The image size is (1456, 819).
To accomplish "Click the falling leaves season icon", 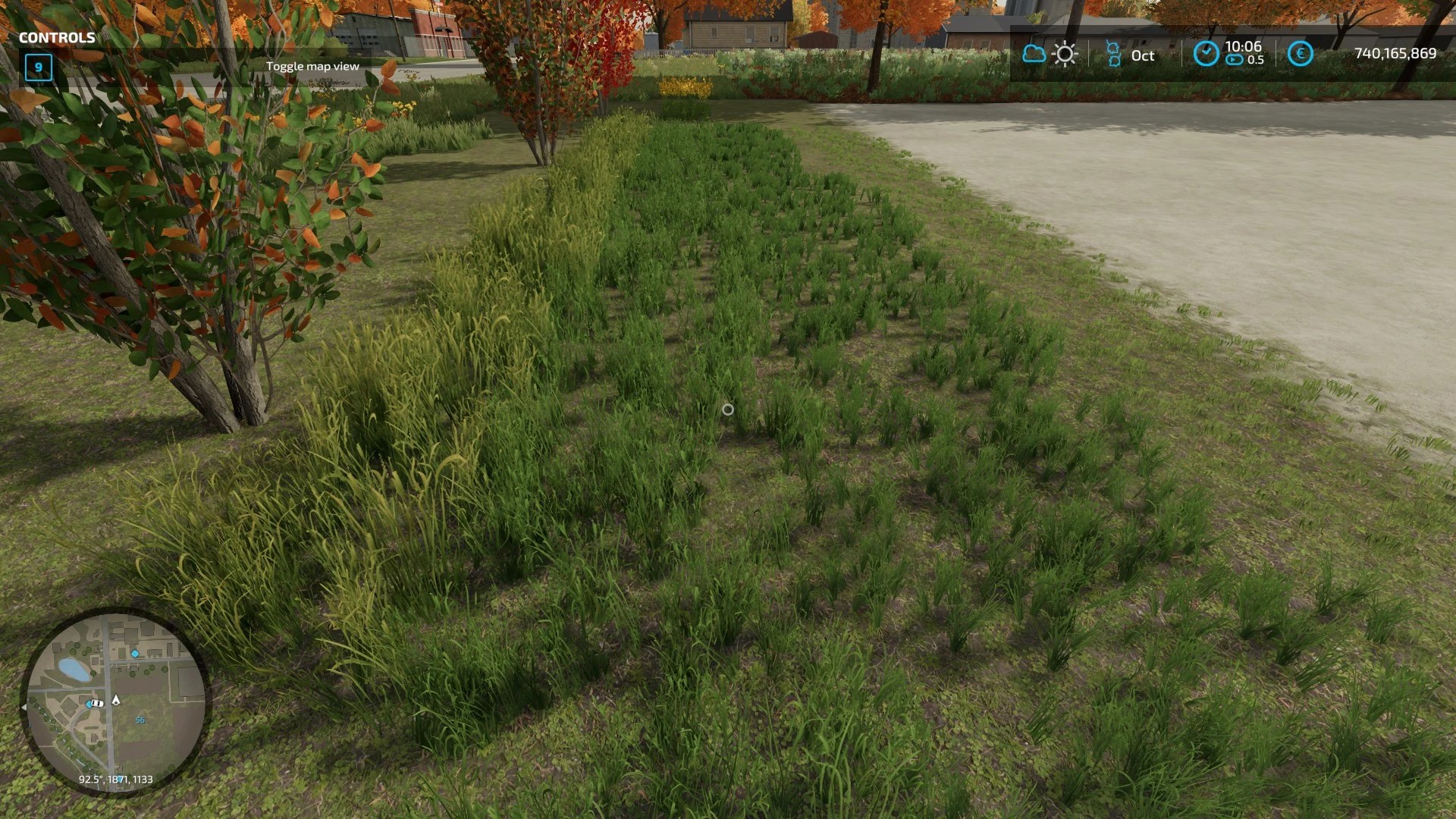I will point(1114,53).
